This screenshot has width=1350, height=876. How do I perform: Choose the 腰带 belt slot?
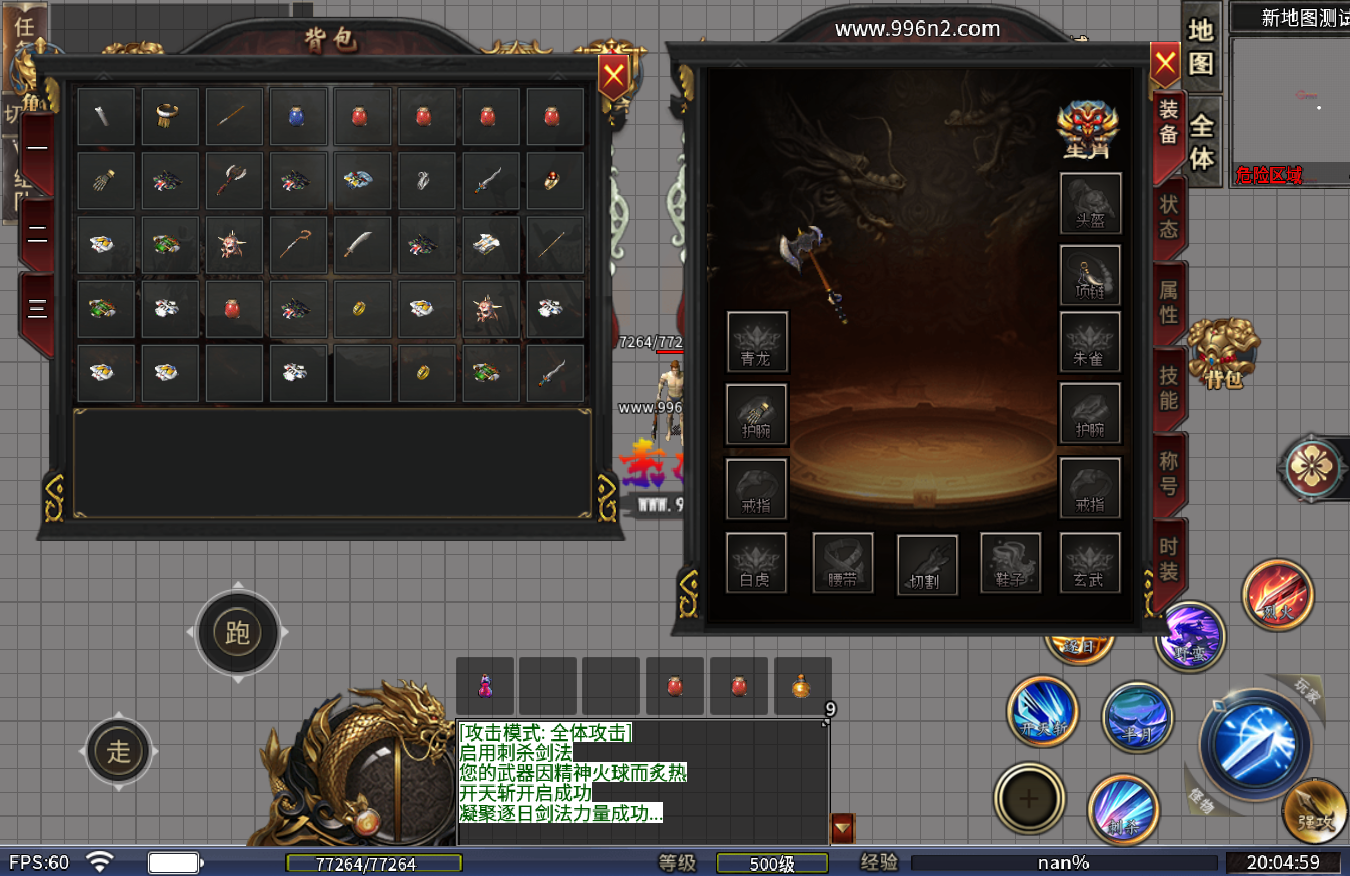coord(843,563)
